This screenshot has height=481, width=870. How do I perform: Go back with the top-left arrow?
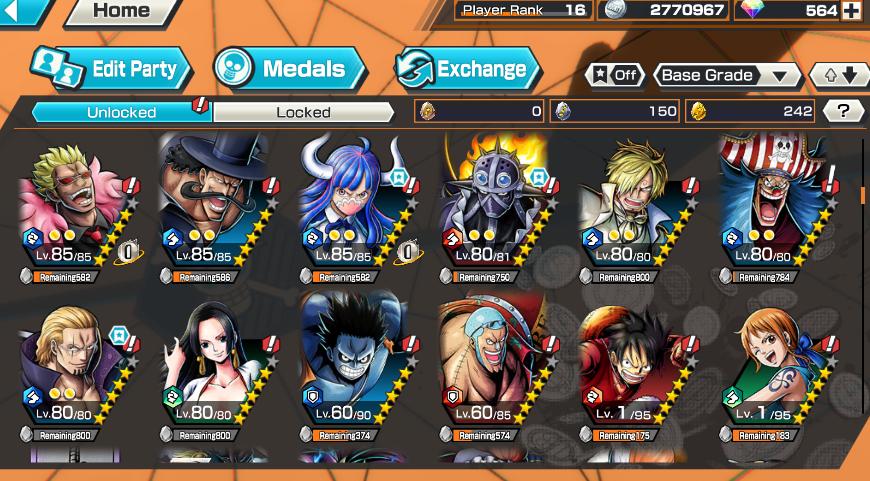[x=22, y=11]
